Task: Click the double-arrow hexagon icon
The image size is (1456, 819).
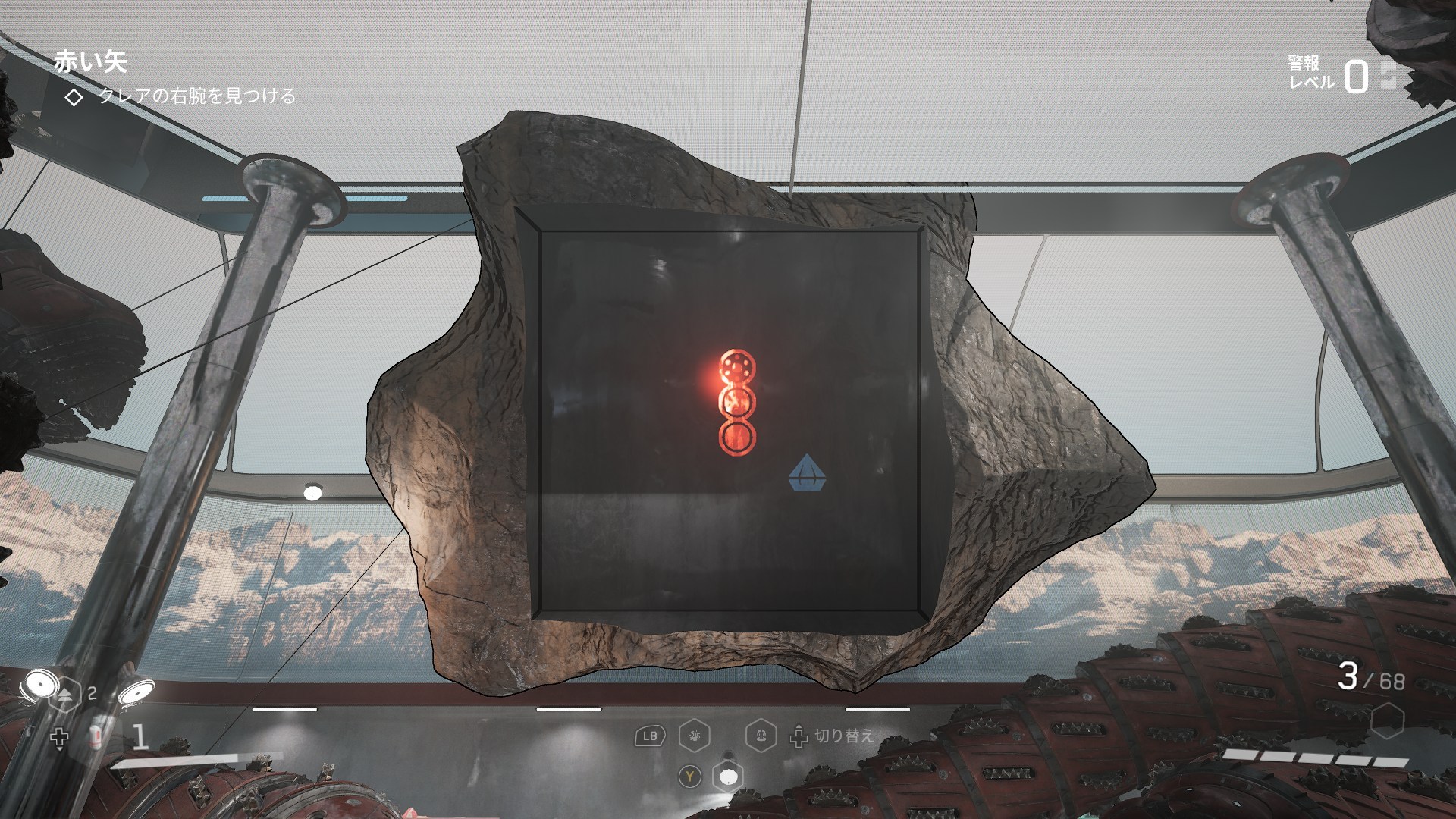Action: [x=65, y=693]
